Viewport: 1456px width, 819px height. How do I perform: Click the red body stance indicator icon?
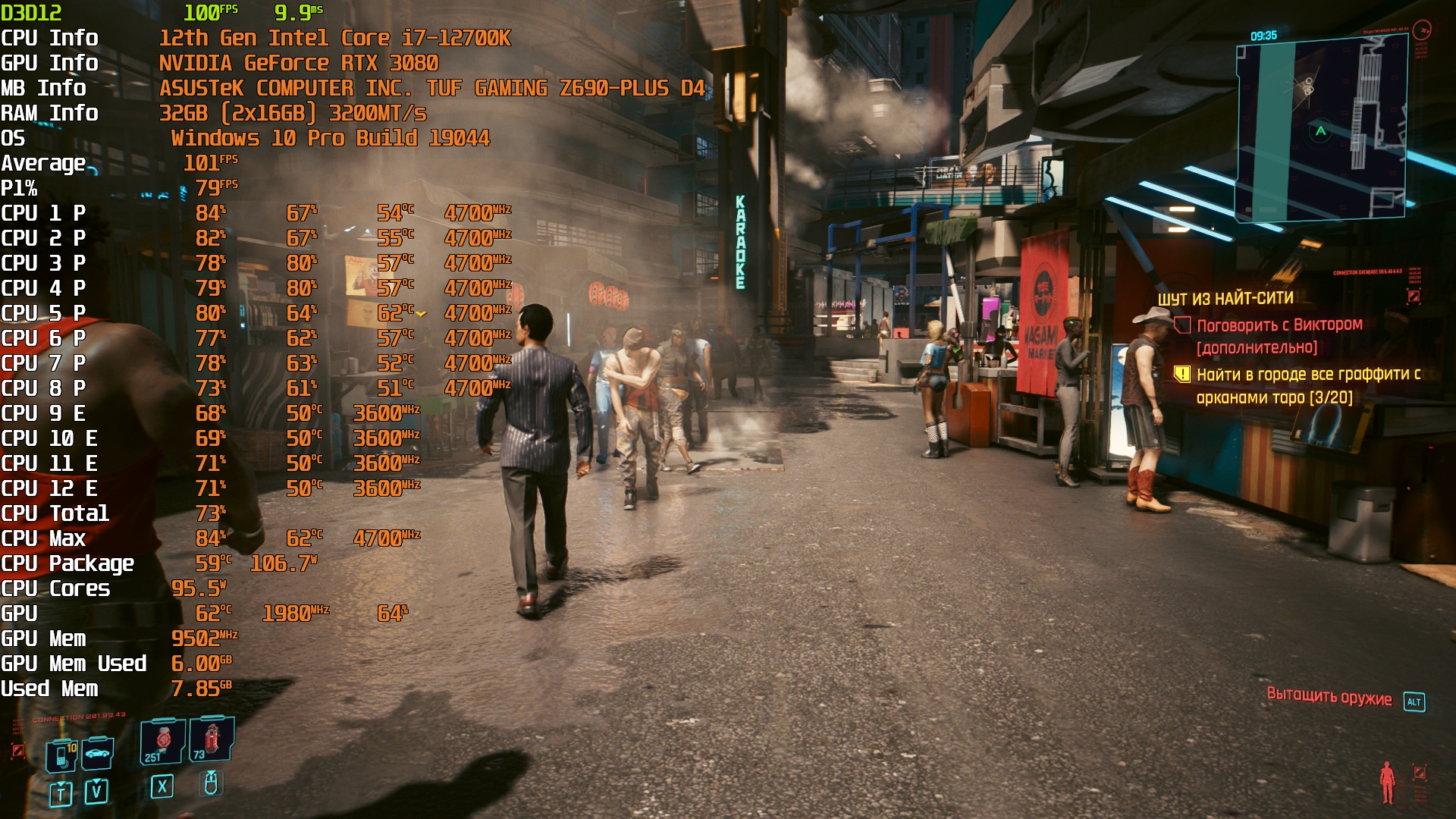pyautogui.click(x=1387, y=782)
